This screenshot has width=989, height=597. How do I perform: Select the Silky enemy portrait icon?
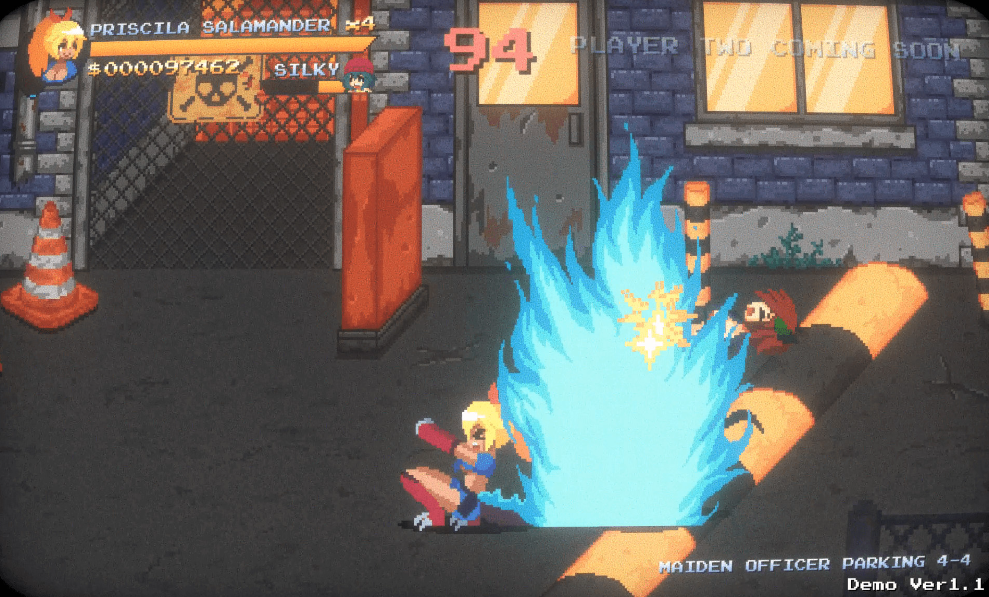357,74
